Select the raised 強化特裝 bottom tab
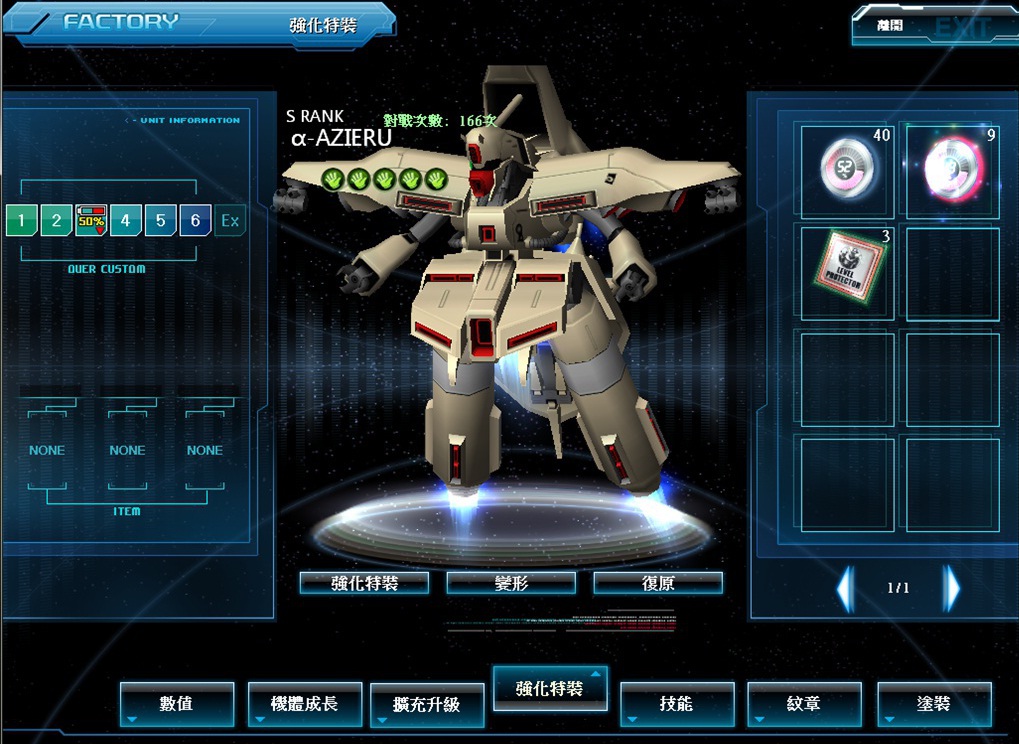1019x744 pixels. click(549, 689)
